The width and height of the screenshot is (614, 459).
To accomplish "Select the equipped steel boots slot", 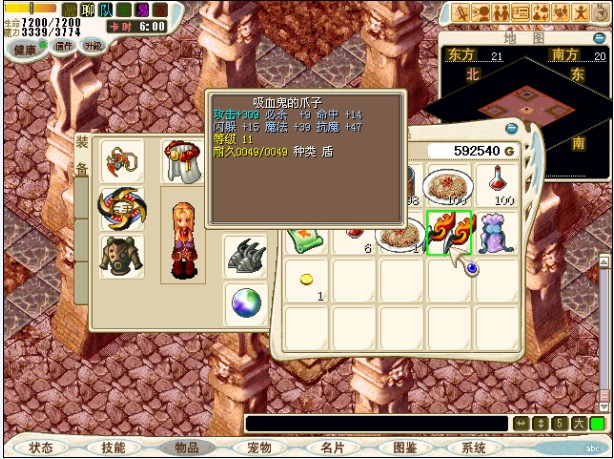I will click(x=245, y=256).
